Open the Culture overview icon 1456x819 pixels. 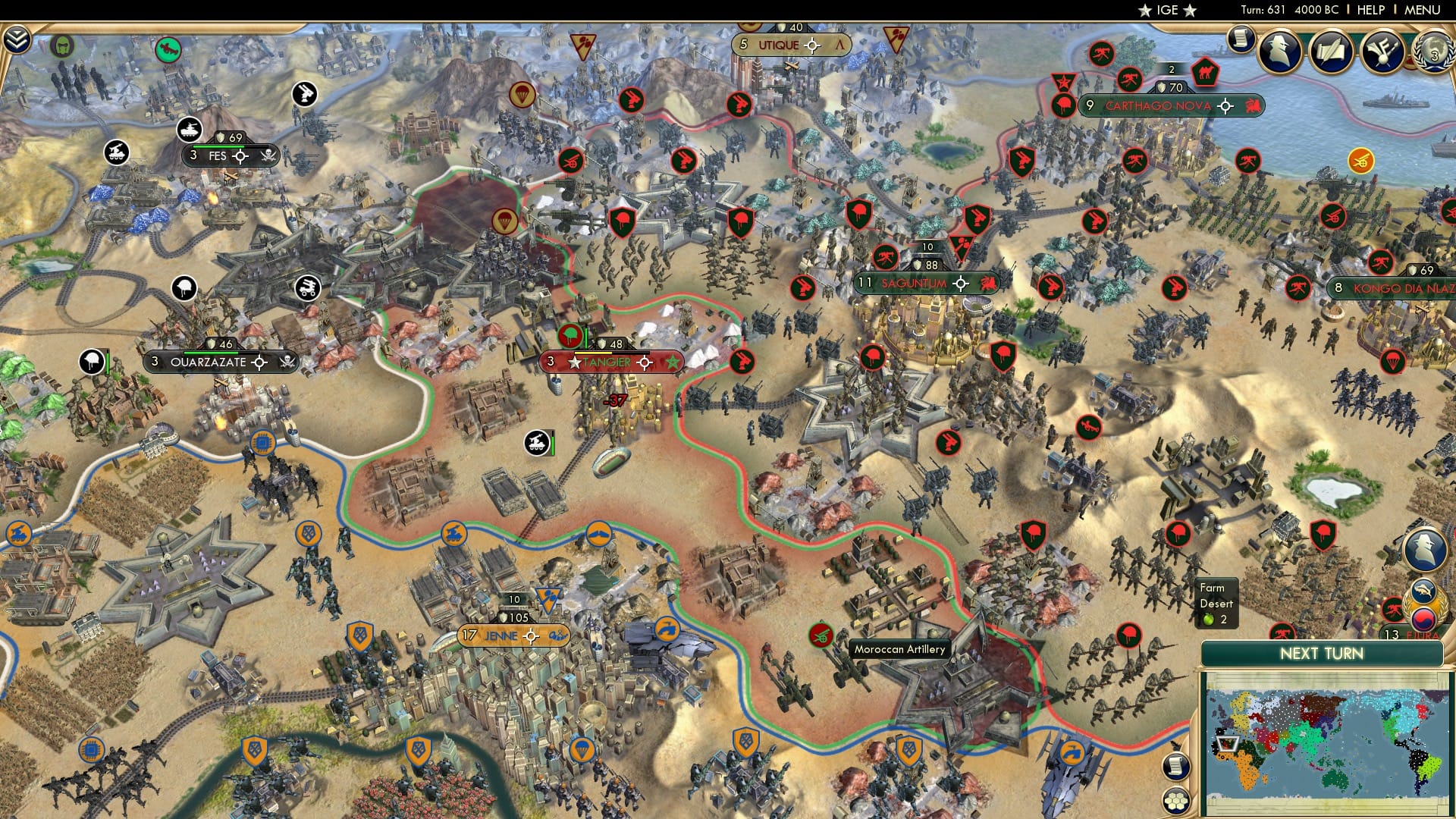tap(1383, 51)
